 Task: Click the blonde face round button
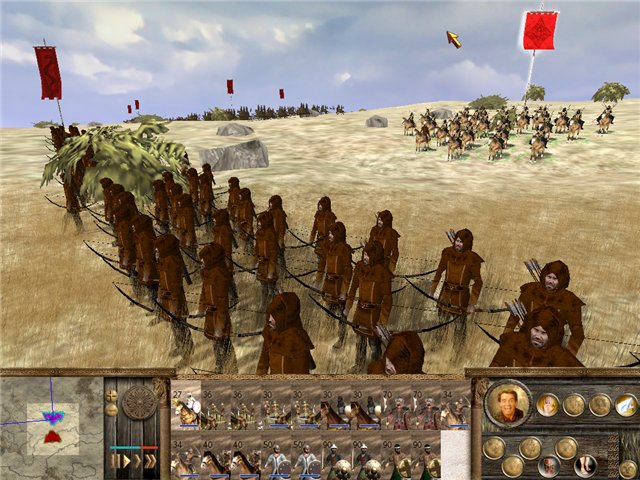point(548,404)
